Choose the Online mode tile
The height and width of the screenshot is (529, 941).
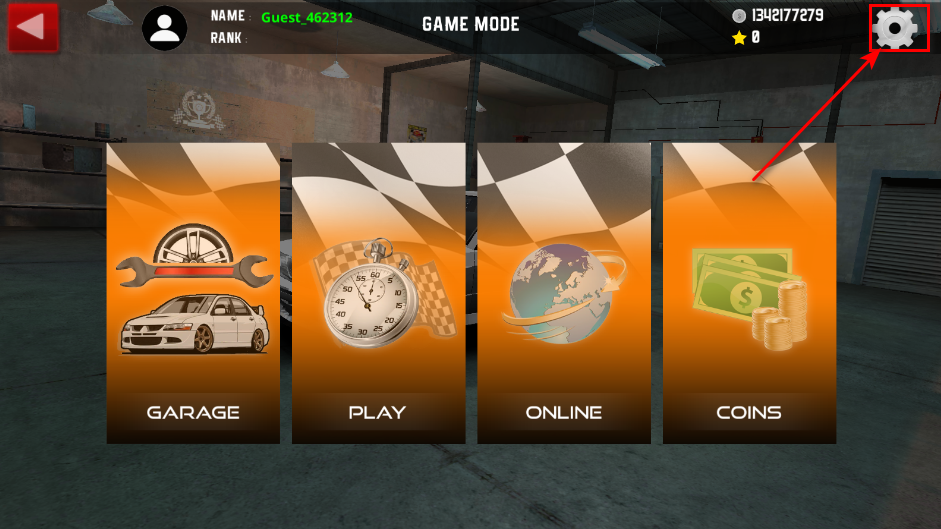[564, 293]
